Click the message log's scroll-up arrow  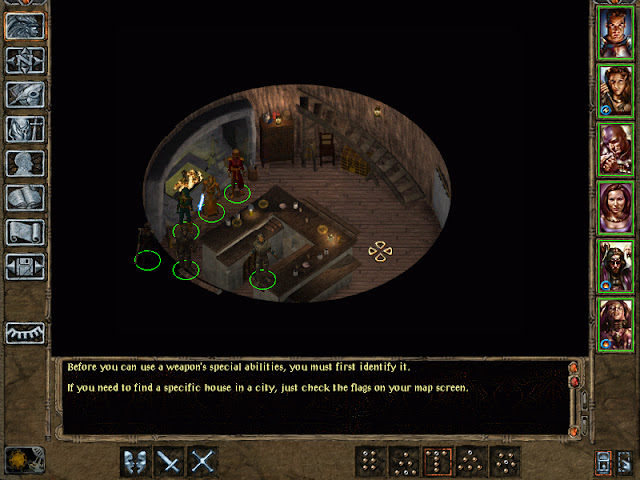[x=574, y=369]
